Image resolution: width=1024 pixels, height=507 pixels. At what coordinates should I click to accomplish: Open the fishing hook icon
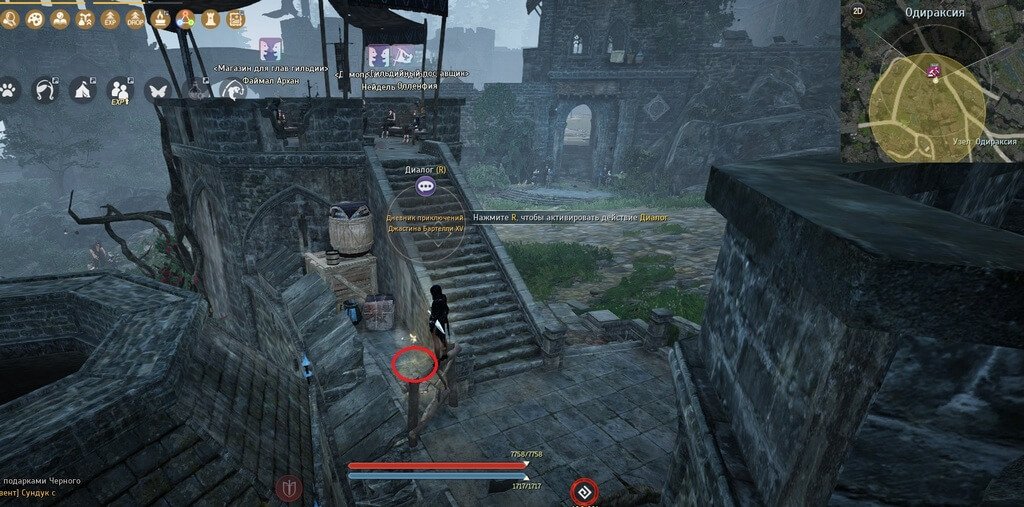[233, 90]
